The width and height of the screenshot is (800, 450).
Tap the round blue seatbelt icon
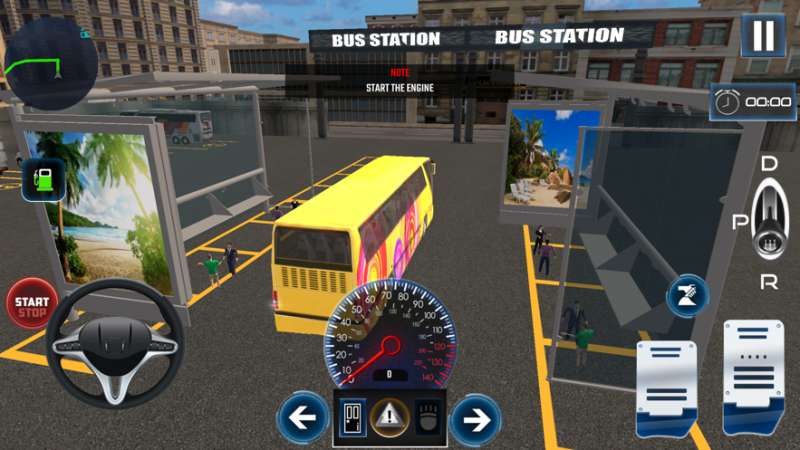pos(688,296)
